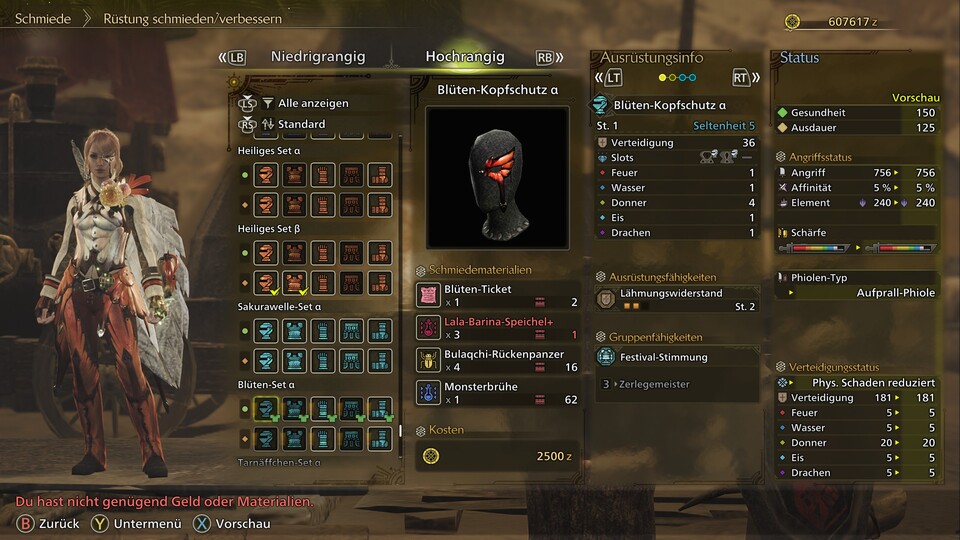Viewport: 960px width, 540px height.
Task: Switch to the Niedrigrangig tab
Action: tap(318, 57)
